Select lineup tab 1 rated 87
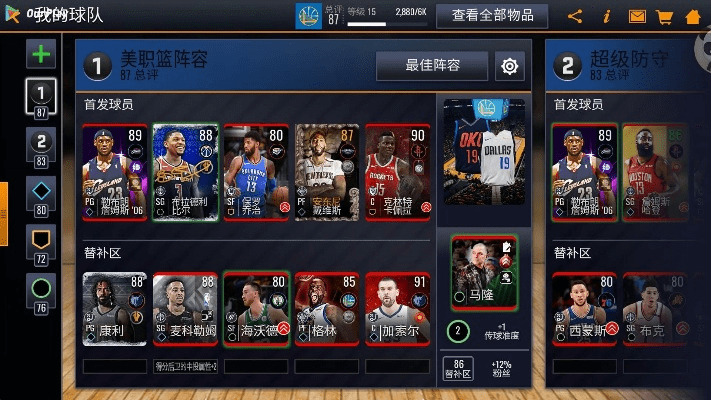 (x=41, y=99)
